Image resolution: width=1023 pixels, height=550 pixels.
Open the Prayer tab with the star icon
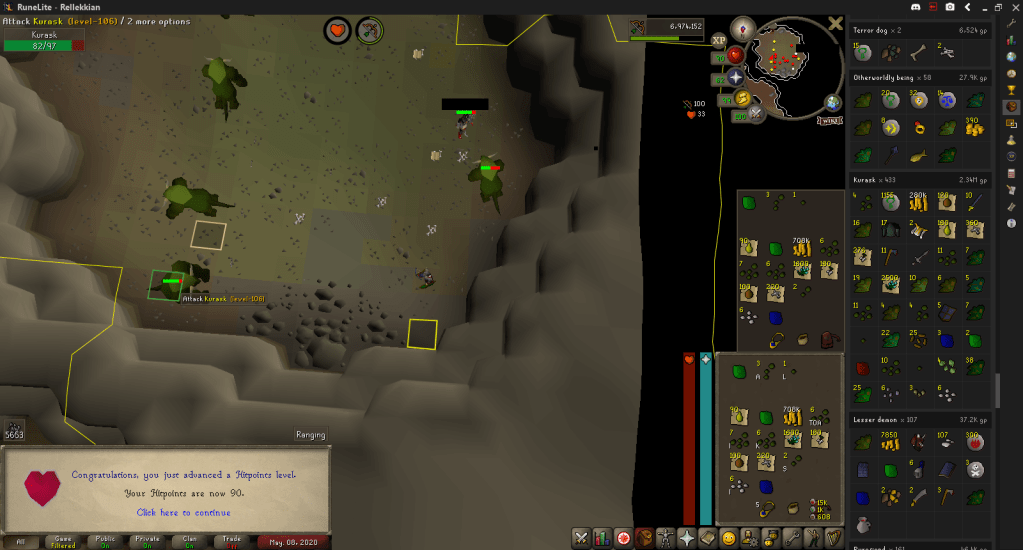[x=687, y=538]
